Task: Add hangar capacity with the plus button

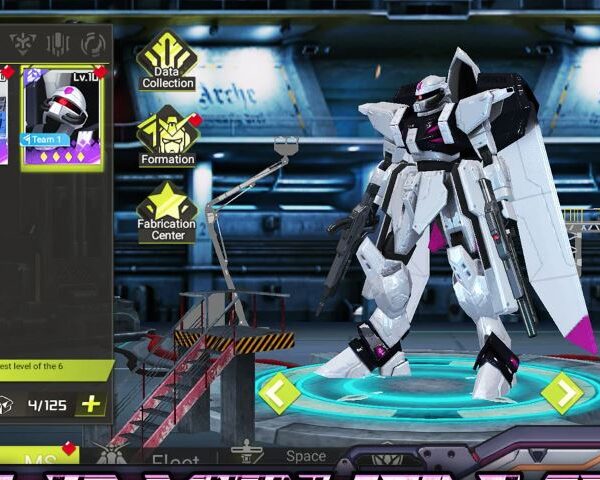Action: pyautogui.click(x=90, y=404)
